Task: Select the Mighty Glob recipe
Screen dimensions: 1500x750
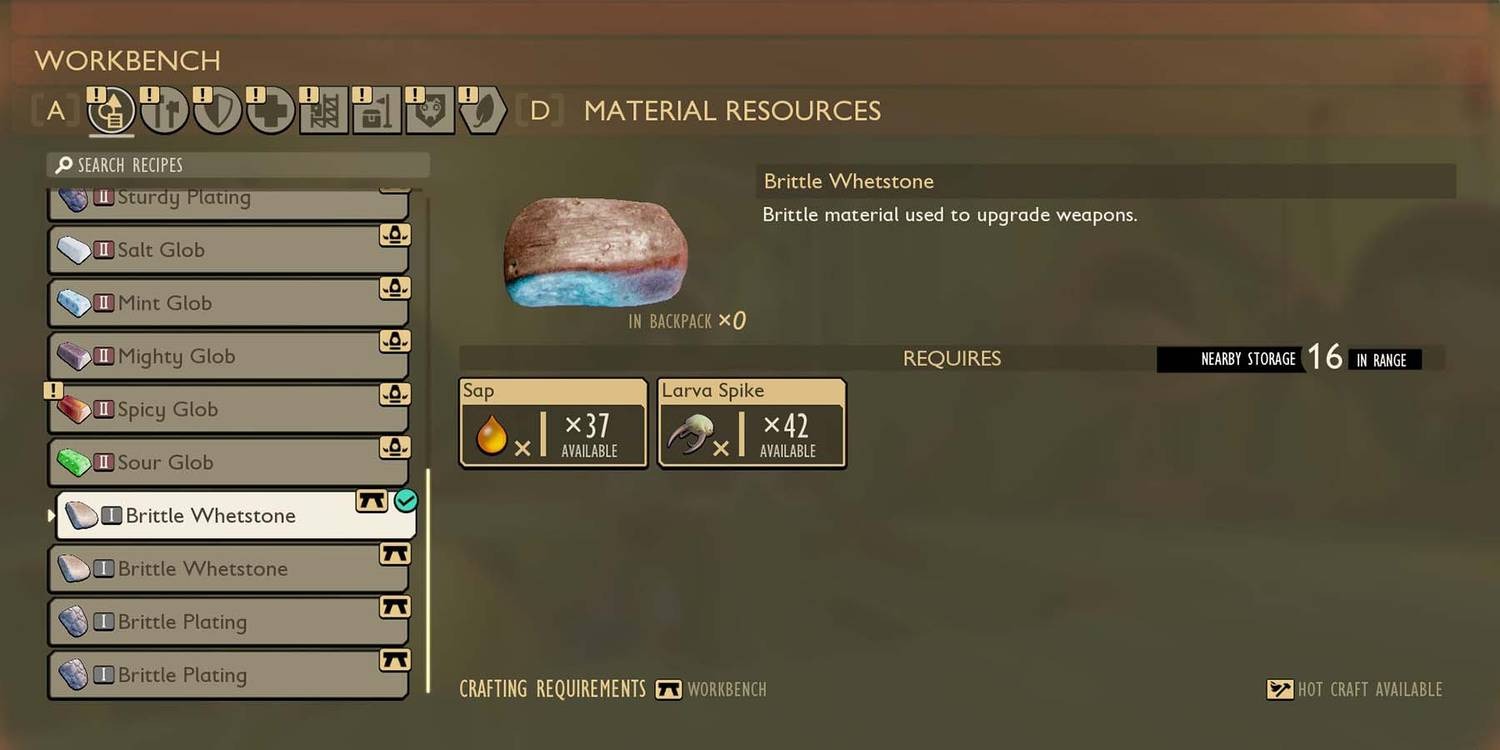Action: [228, 356]
